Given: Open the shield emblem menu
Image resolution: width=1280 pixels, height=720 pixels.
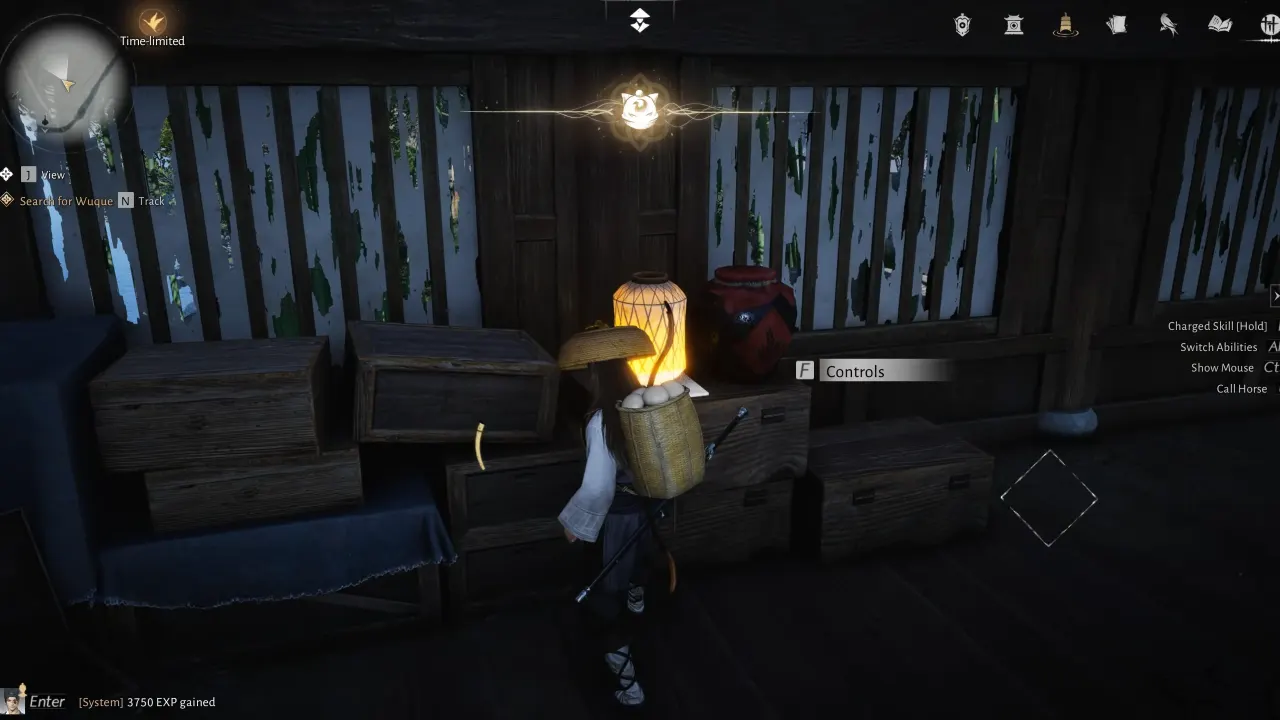Looking at the screenshot, I should point(962,25).
